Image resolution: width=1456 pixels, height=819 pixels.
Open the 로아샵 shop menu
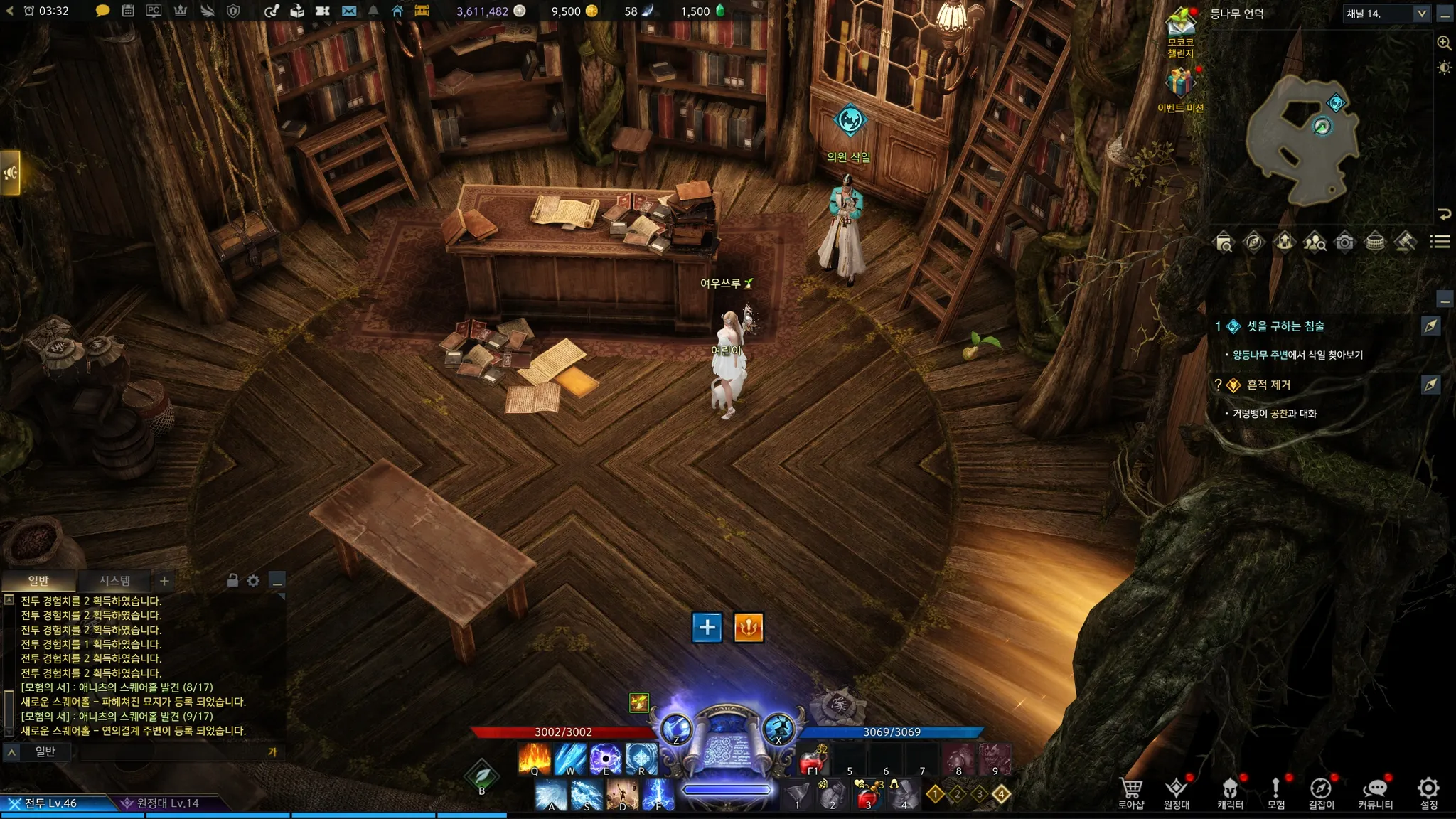(x=1130, y=793)
